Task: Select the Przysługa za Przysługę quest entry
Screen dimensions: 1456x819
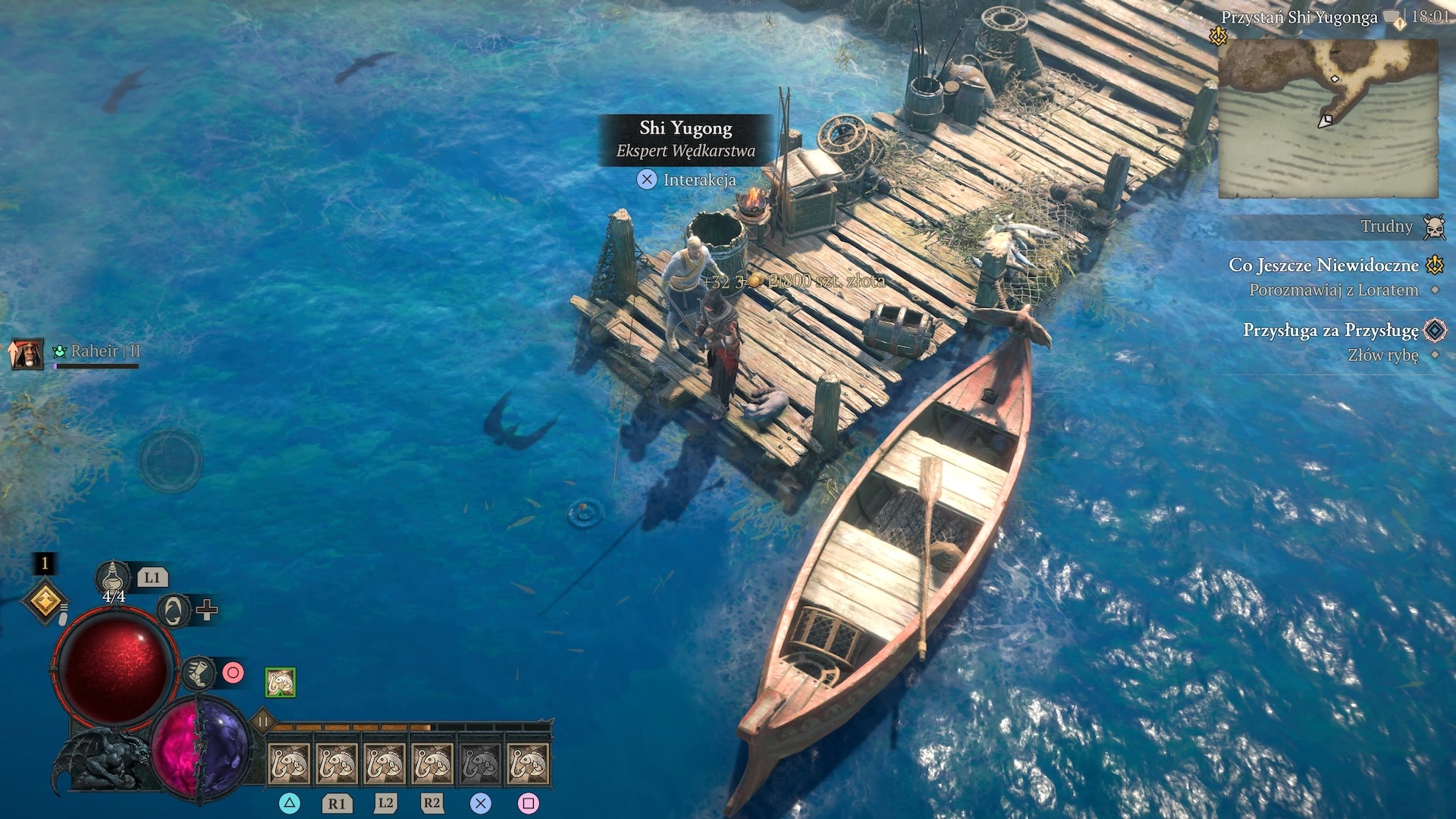Action: 1330,331
